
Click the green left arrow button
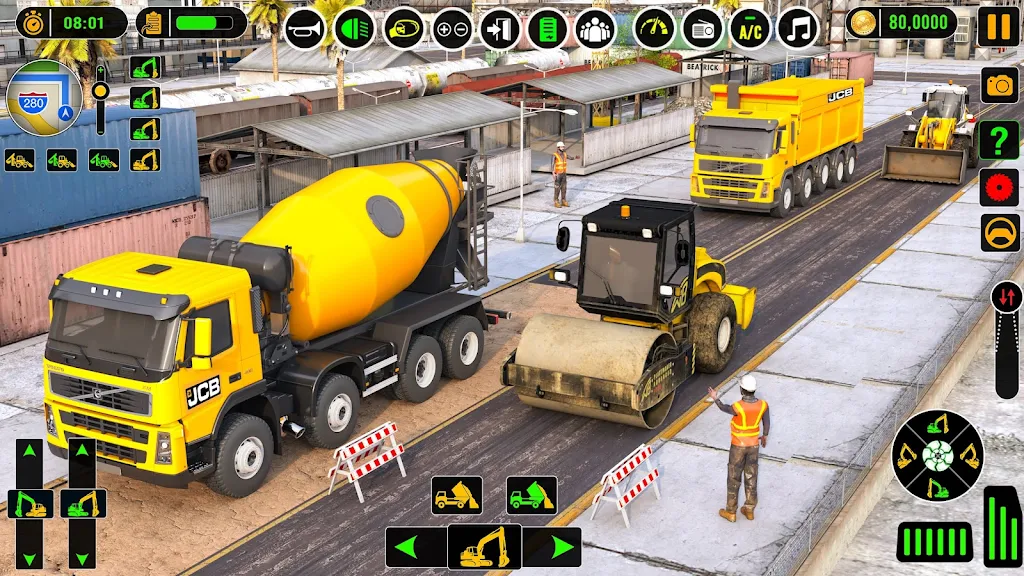point(416,547)
